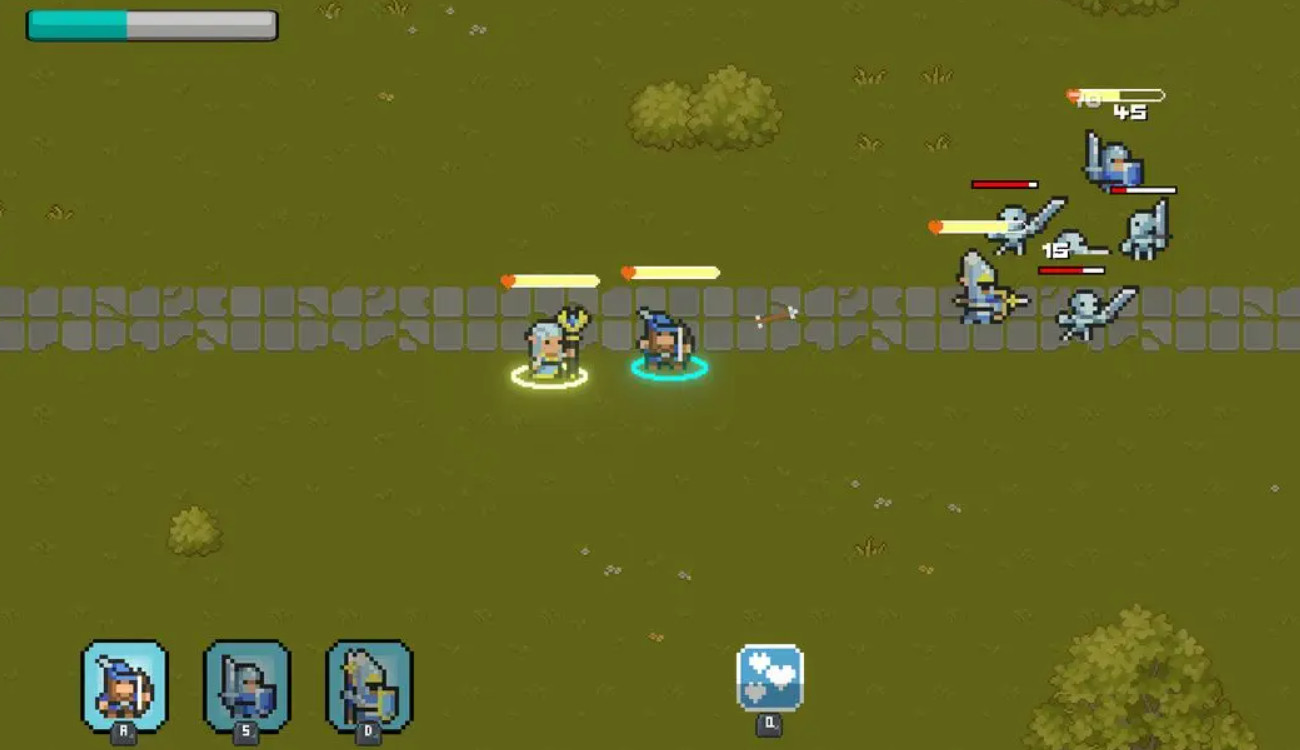Spawn the armored halberd knight unit

pos(369,686)
